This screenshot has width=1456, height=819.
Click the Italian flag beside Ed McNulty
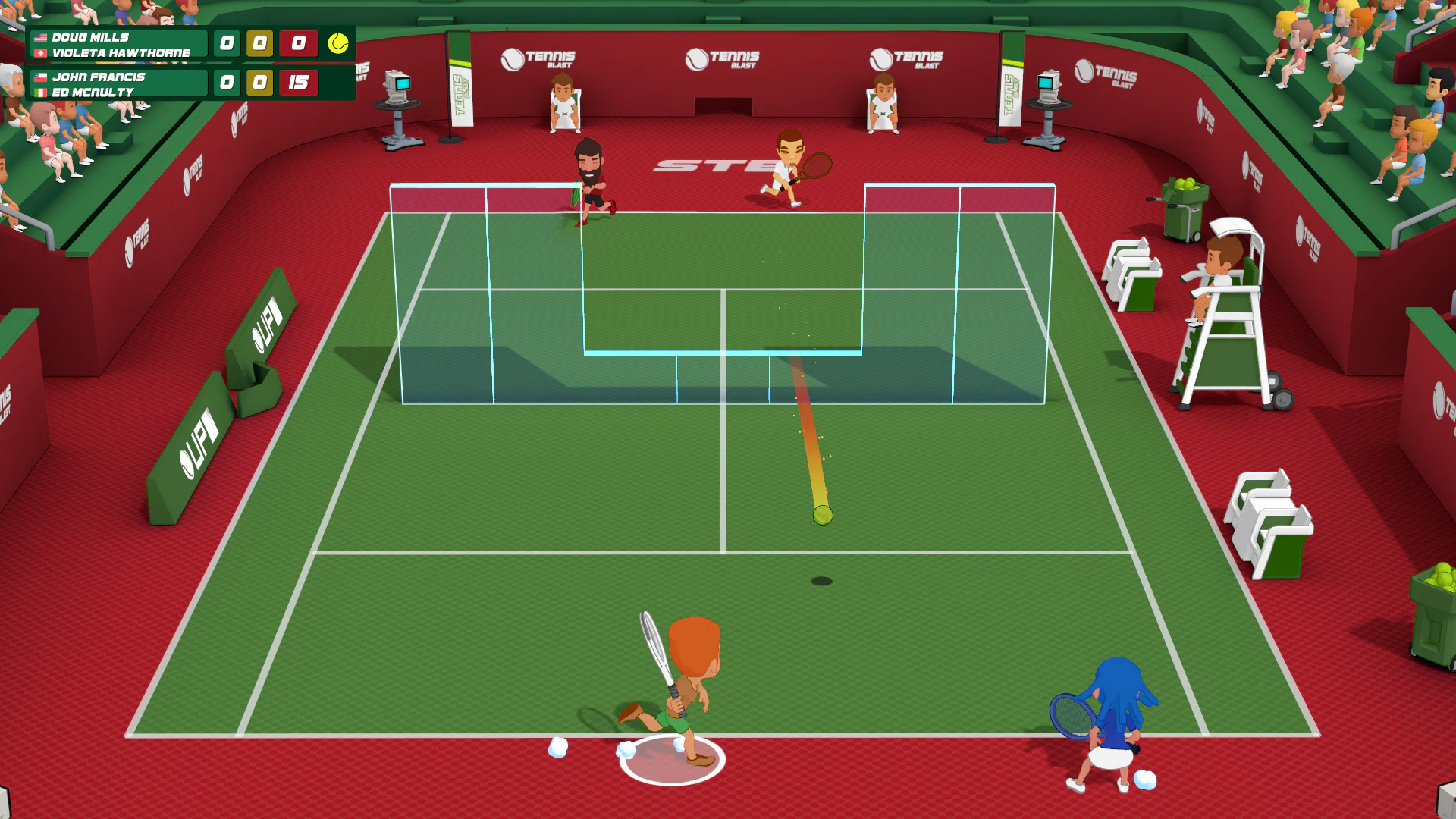coord(40,93)
